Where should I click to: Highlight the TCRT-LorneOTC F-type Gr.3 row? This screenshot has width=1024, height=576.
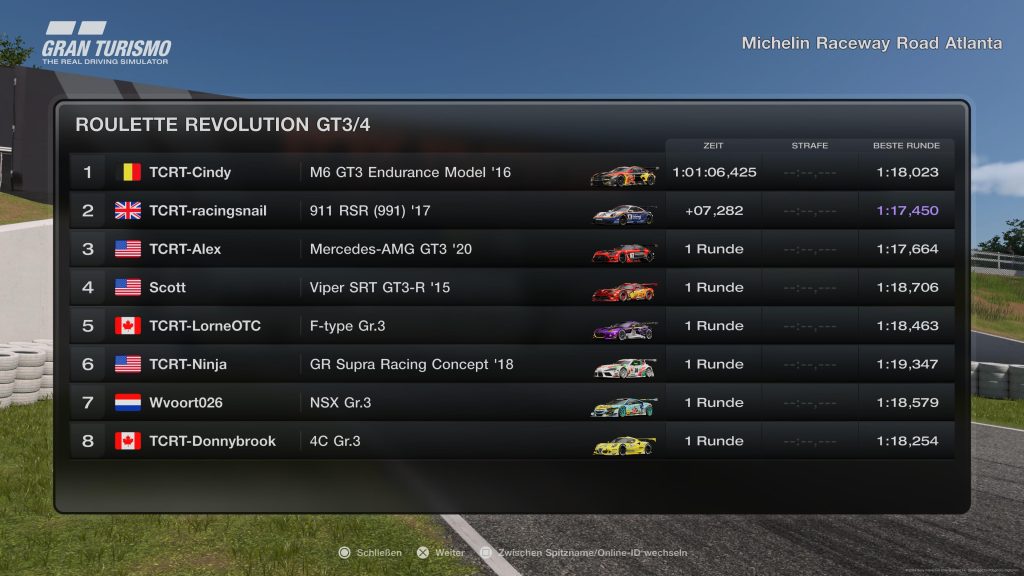tap(510, 326)
